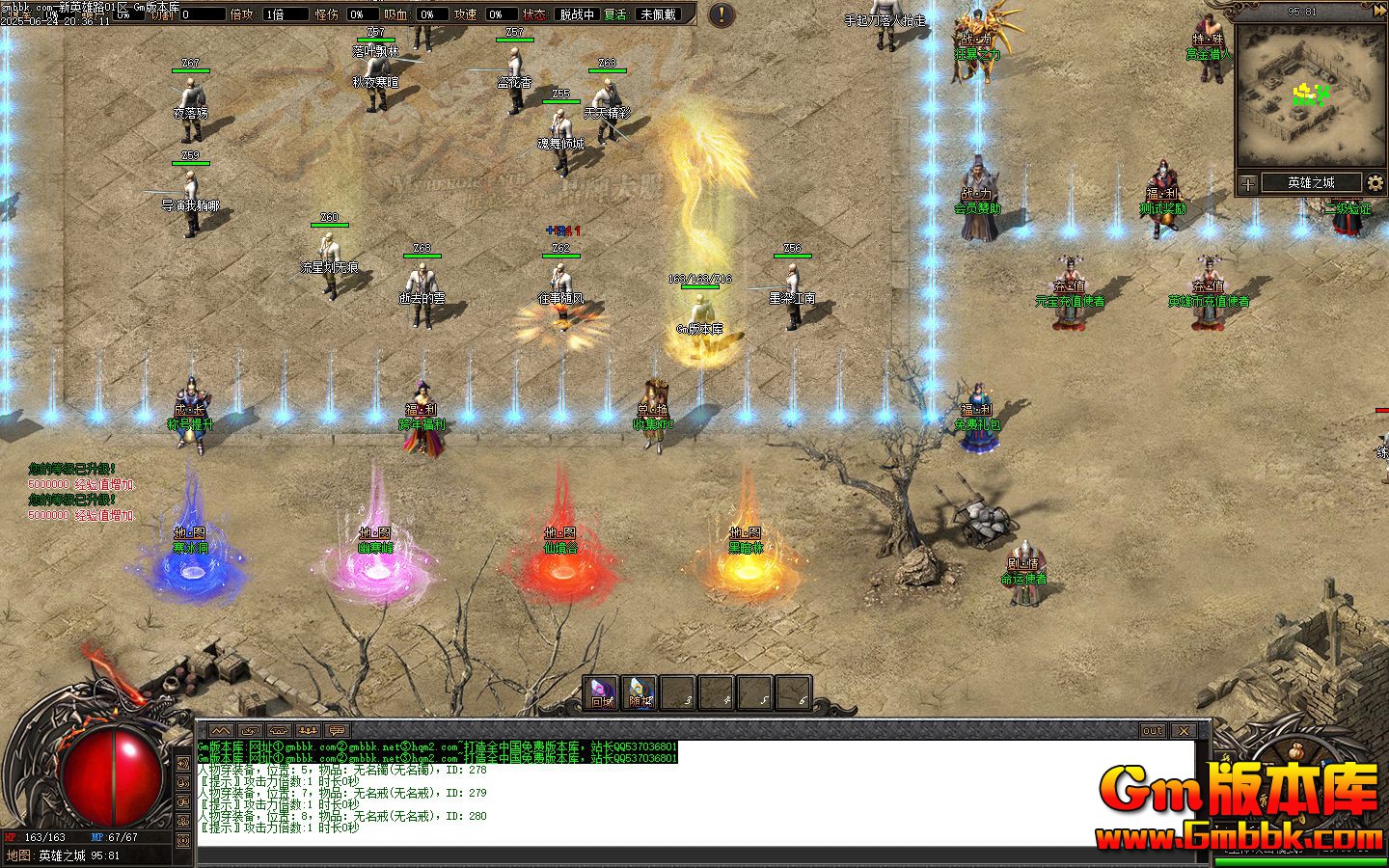
Task: Select the group-of-people chat channel tab
Action: pos(308,731)
